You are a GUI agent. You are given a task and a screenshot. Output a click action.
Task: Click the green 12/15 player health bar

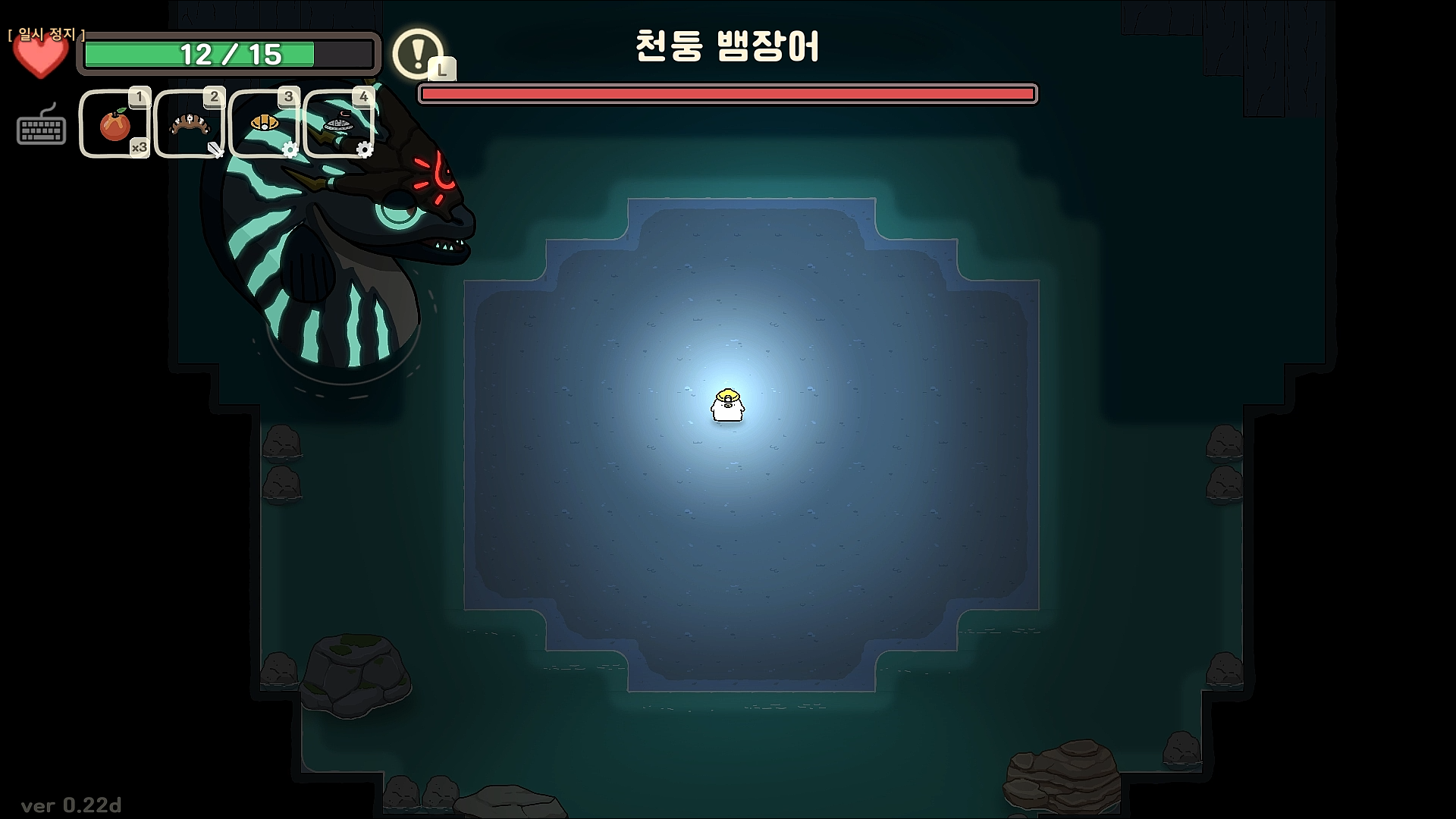[x=230, y=55]
